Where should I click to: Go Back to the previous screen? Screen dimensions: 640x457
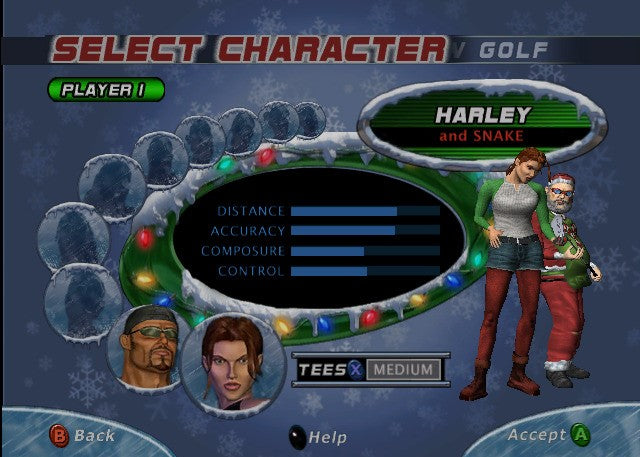[83, 435]
